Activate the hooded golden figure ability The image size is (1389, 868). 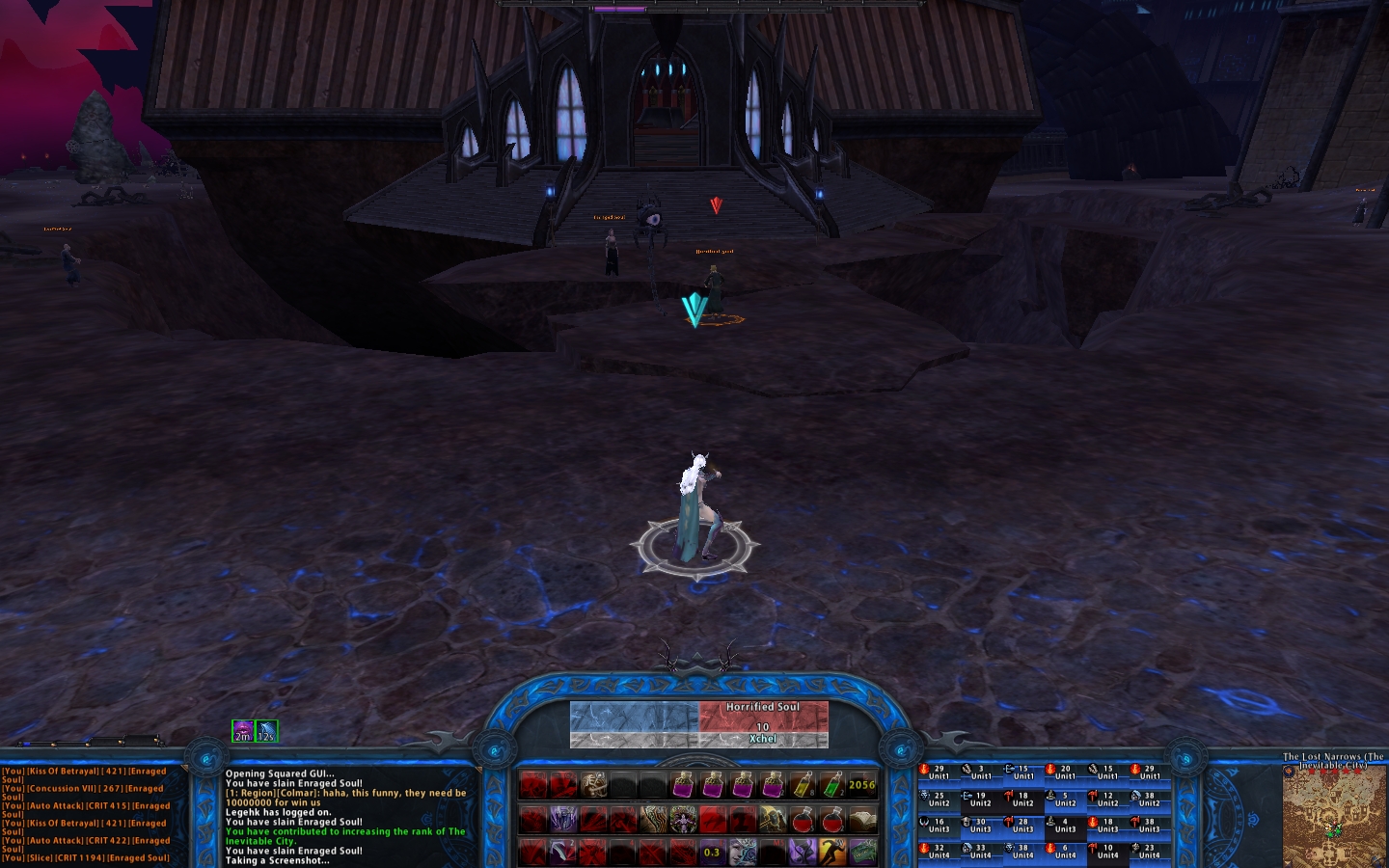[773, 821]
